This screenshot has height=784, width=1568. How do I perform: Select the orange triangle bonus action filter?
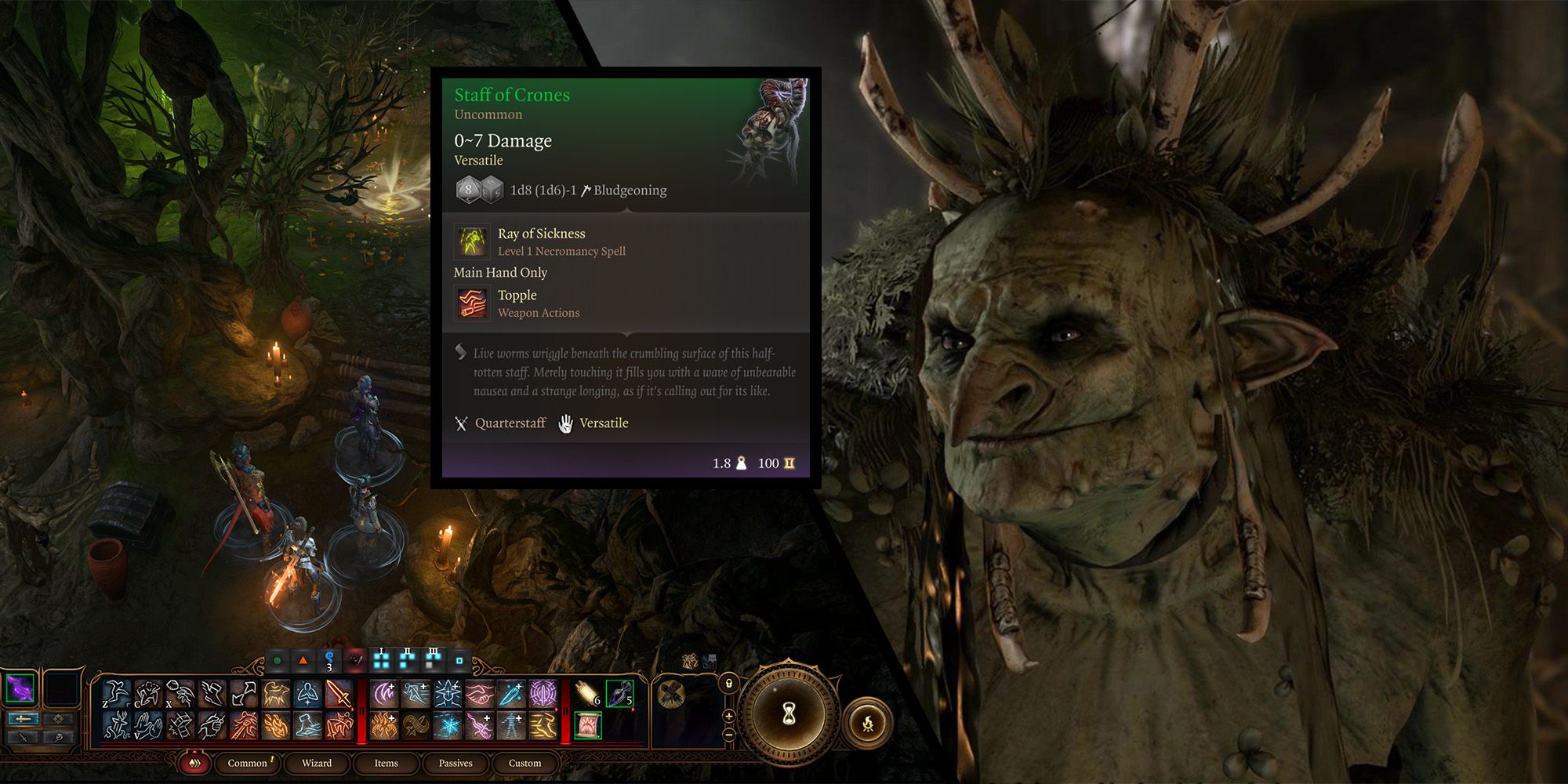point(303,660)
